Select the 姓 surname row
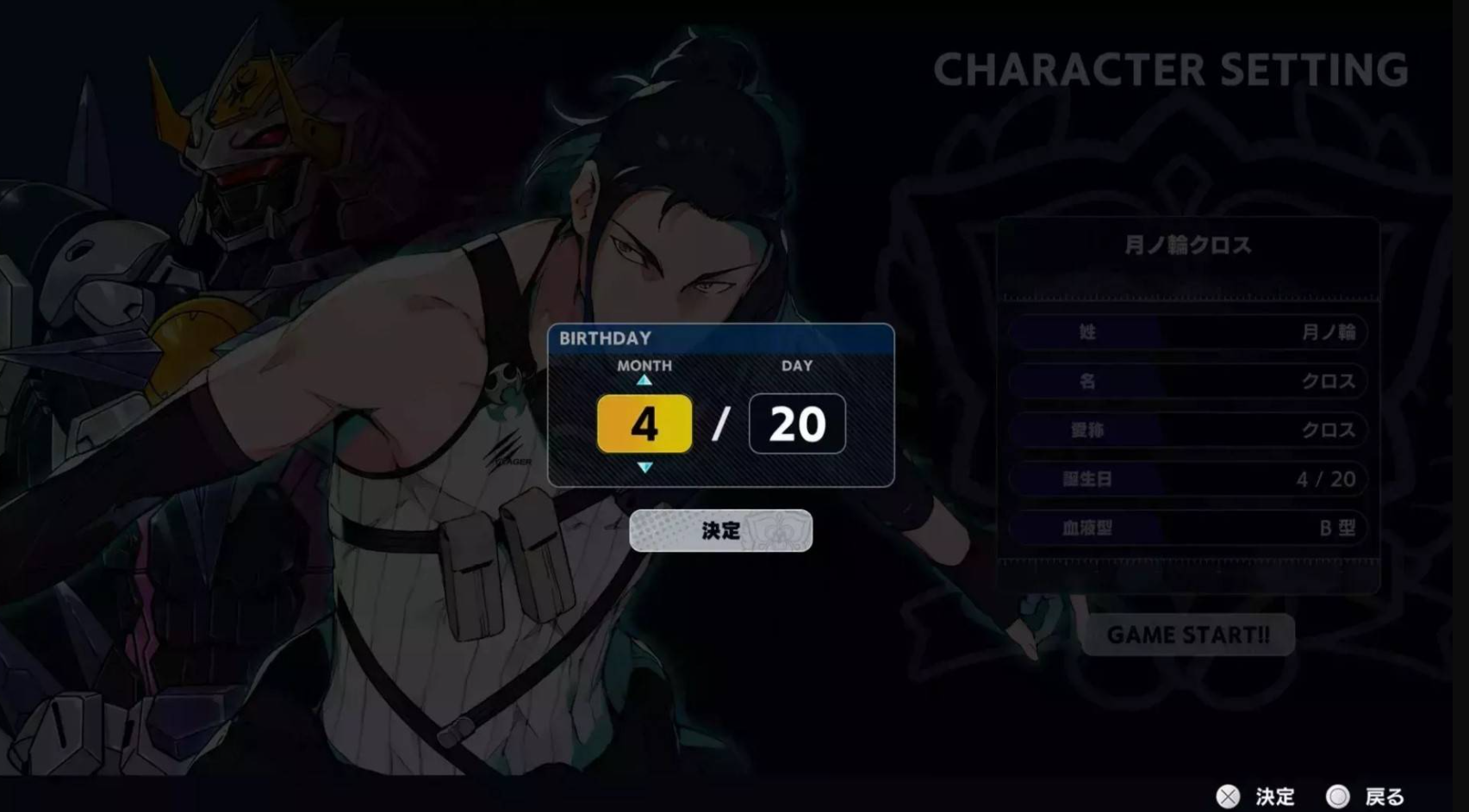The height and width of the screenshot is (812, 1469). point(1187,332)
